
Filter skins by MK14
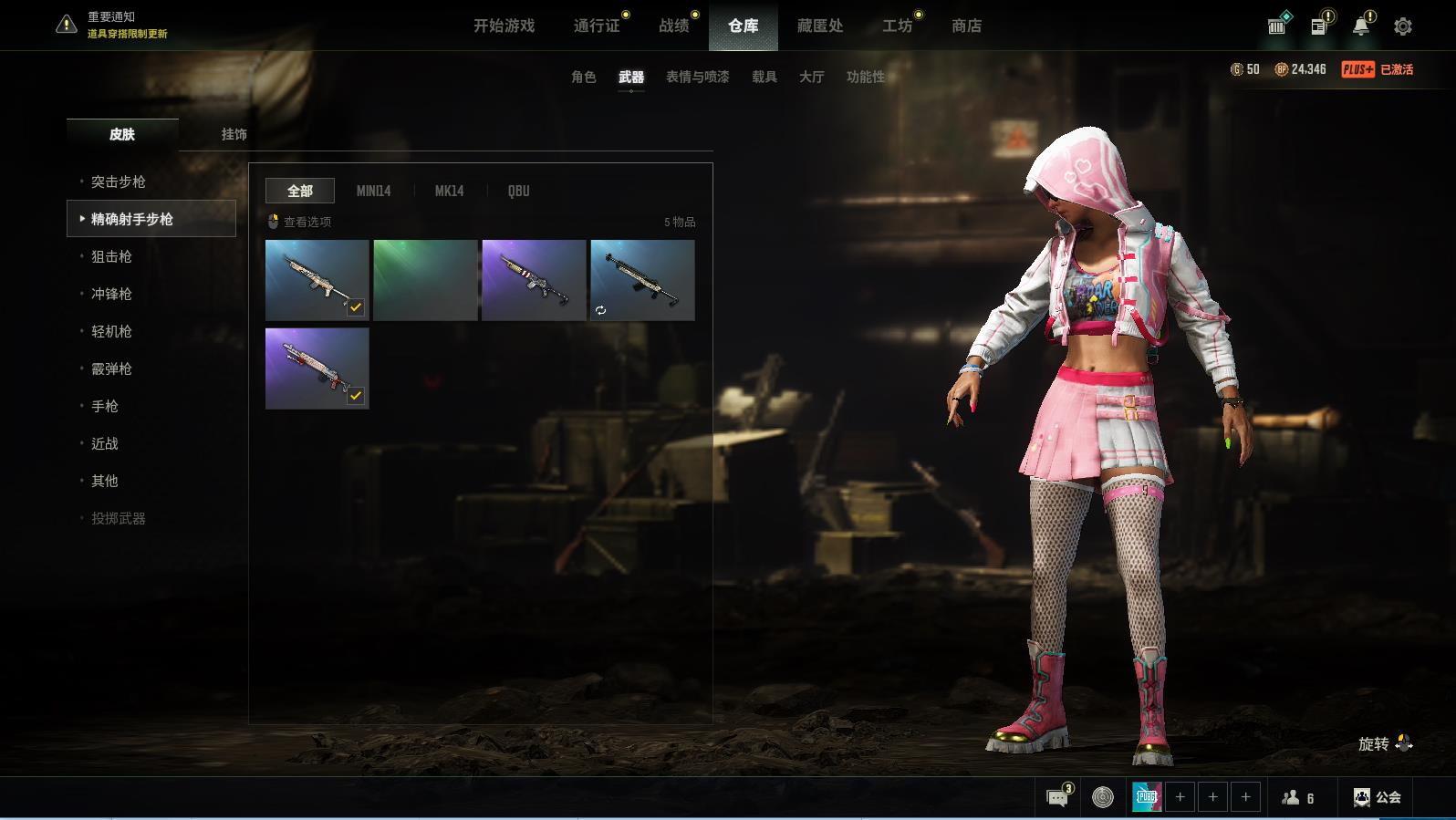pyautogui.click(x=449, y=191)
